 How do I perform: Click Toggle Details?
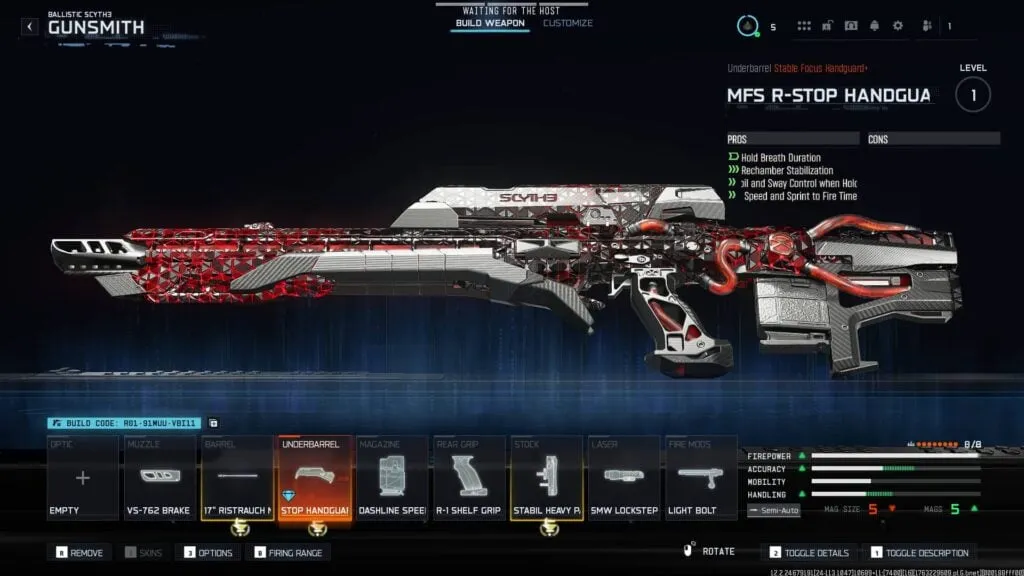click(x=810, y=553)
